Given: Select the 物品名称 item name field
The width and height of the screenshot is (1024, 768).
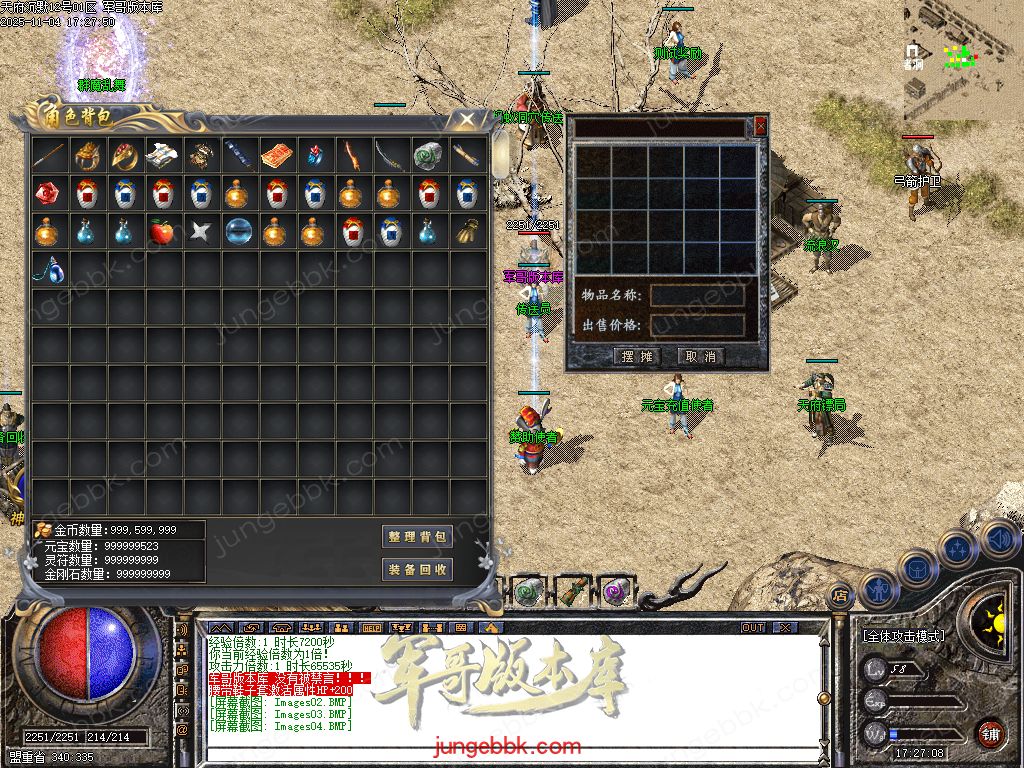Looking at the screenshot, I should [x=697, y=296].
